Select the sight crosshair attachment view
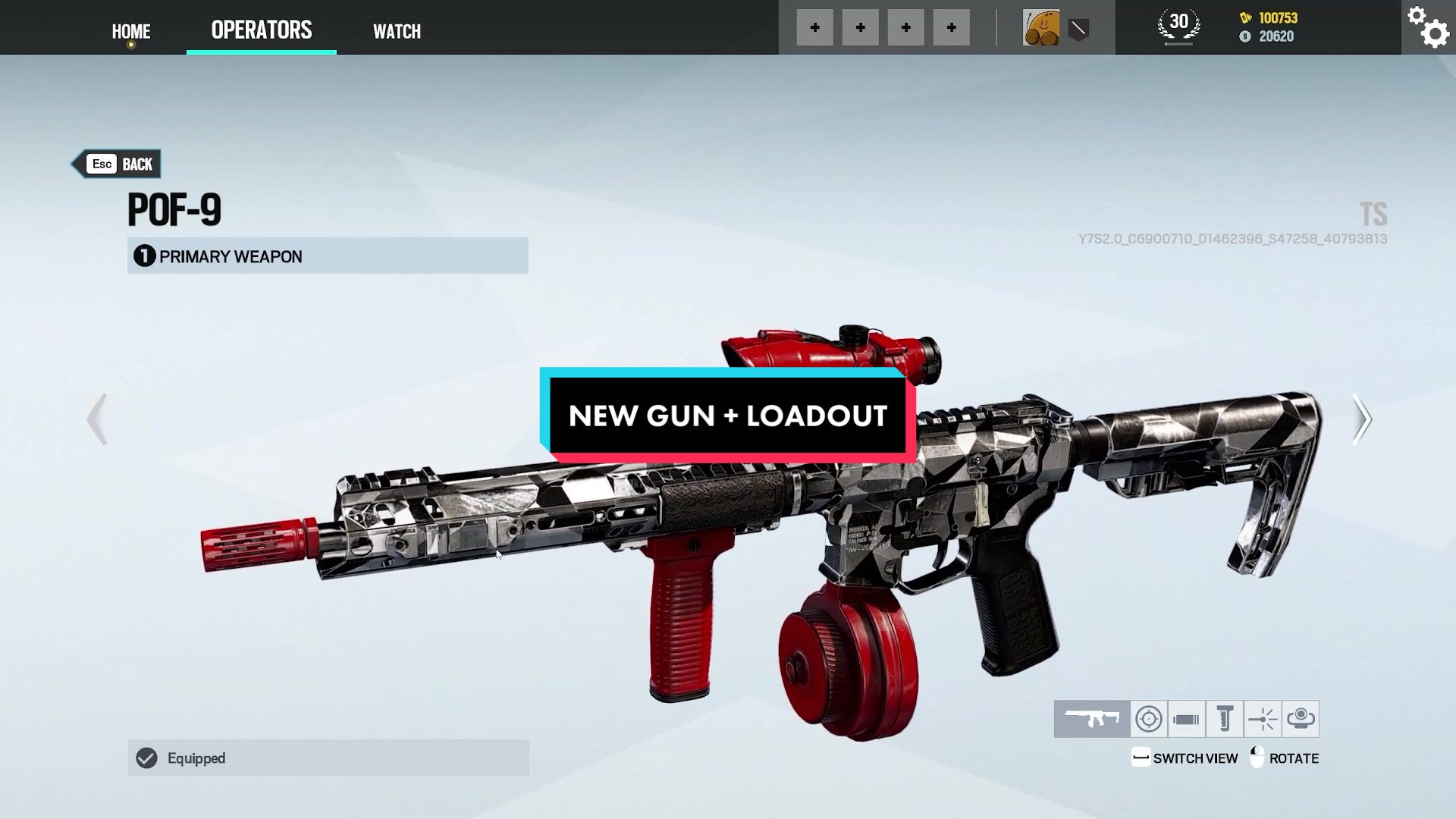Viewport: 1456px width, 819px height. (1149, 719)
